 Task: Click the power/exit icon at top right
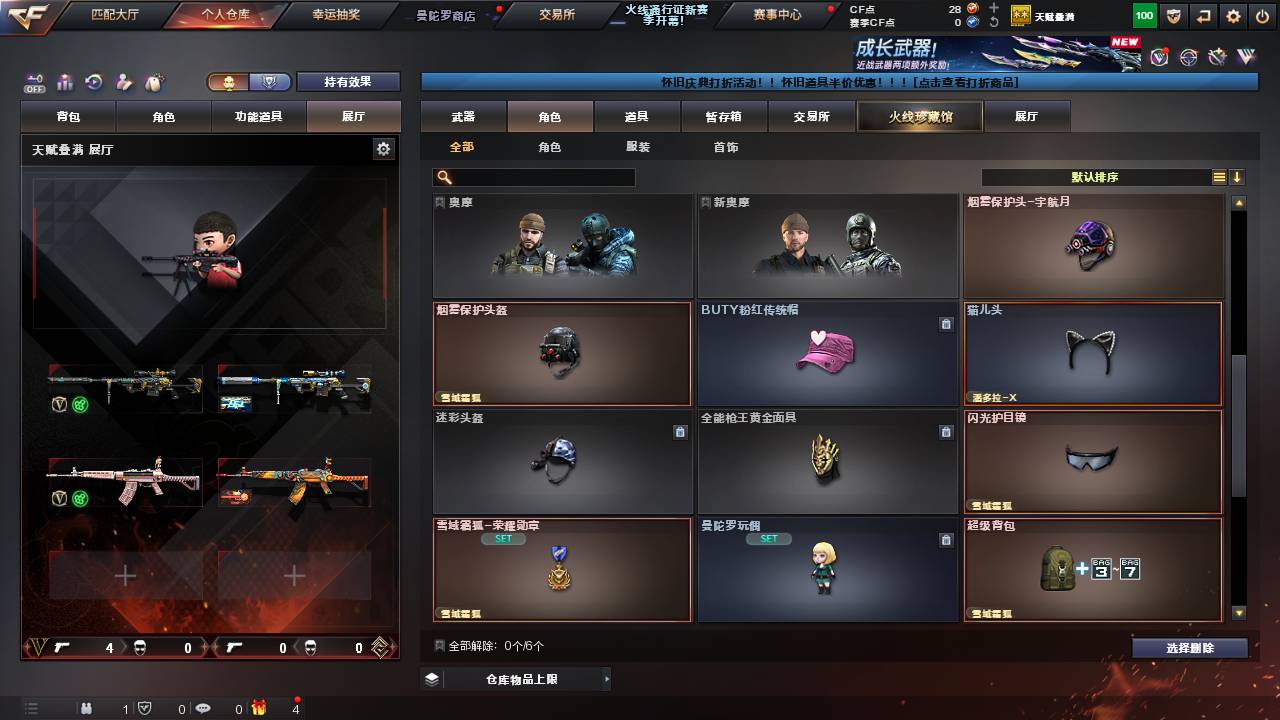pos(1263,15)
